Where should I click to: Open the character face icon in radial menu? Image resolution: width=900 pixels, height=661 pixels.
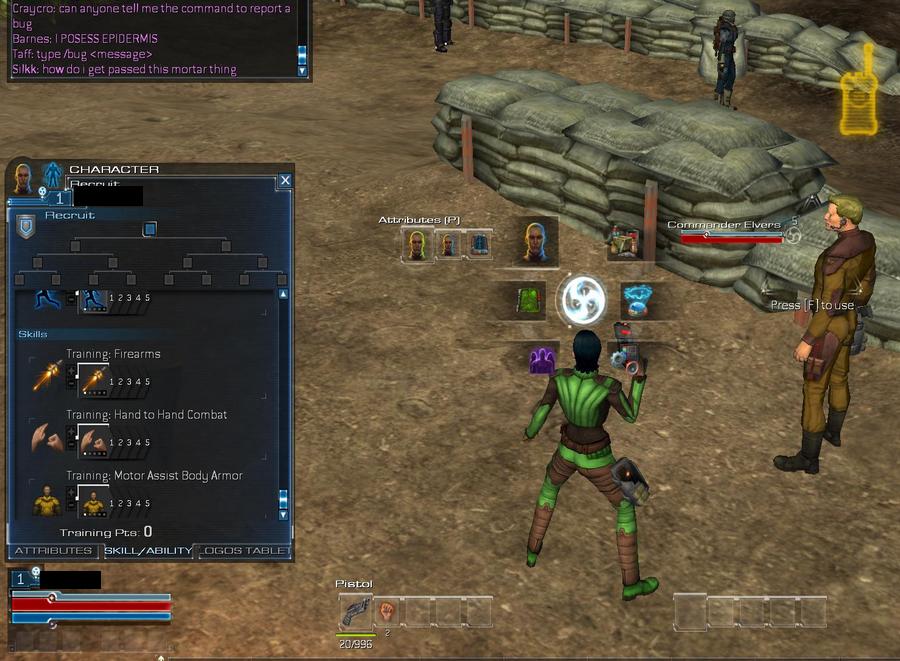click(x=535, y=241)
